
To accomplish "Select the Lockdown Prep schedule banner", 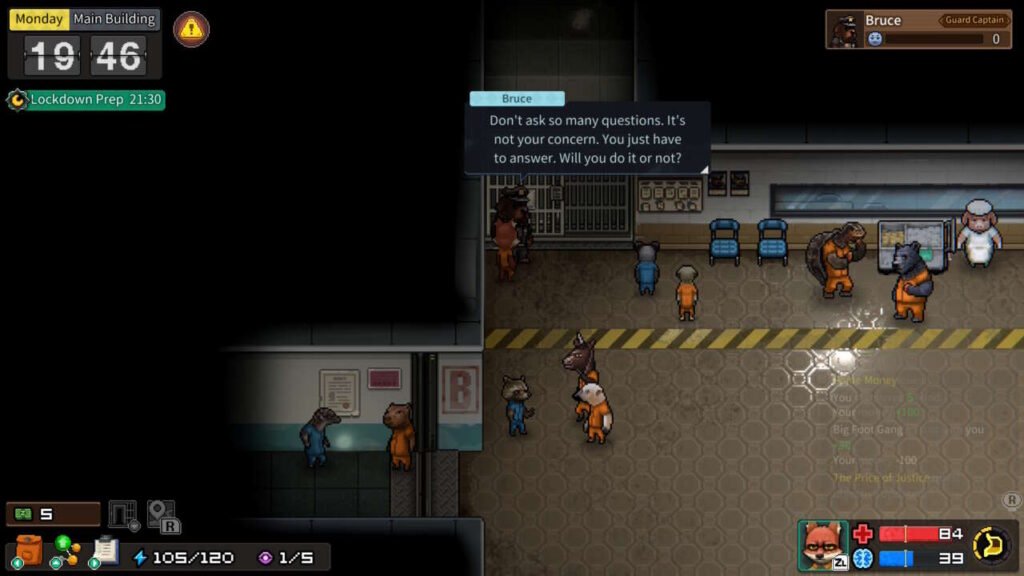I will click(86, 100).
